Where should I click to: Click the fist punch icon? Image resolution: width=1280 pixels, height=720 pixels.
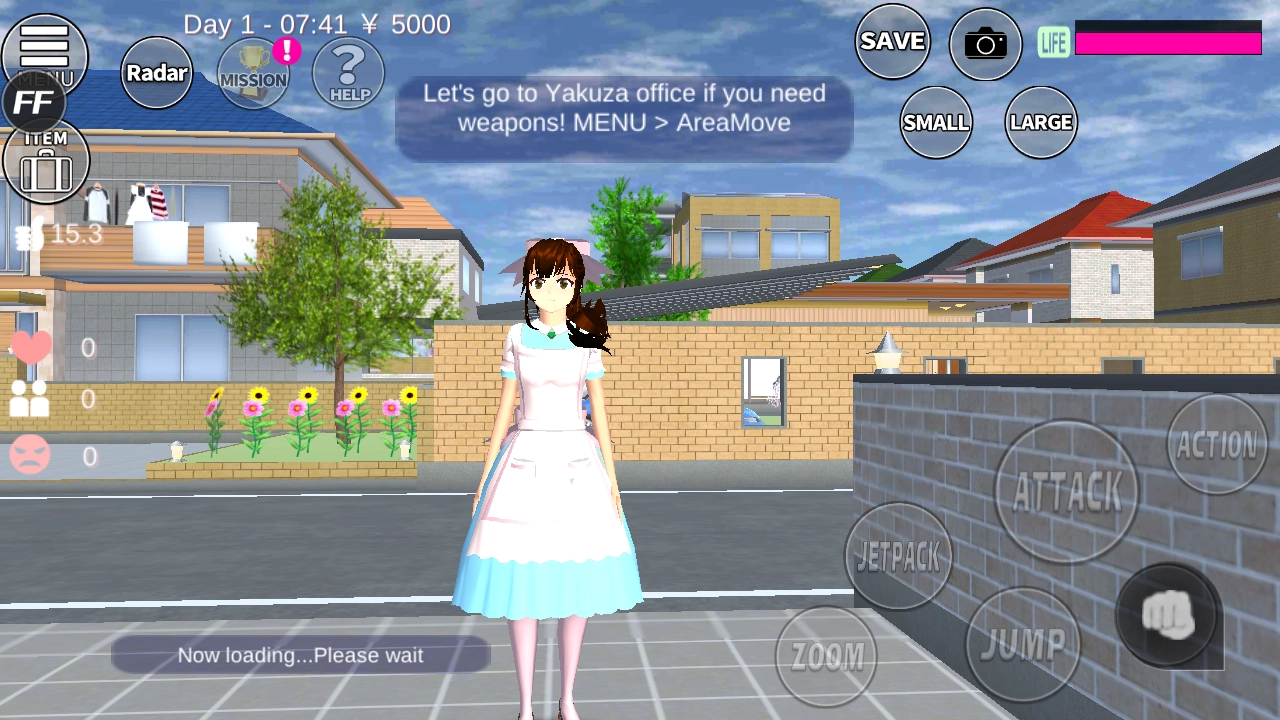(1168, 615)
